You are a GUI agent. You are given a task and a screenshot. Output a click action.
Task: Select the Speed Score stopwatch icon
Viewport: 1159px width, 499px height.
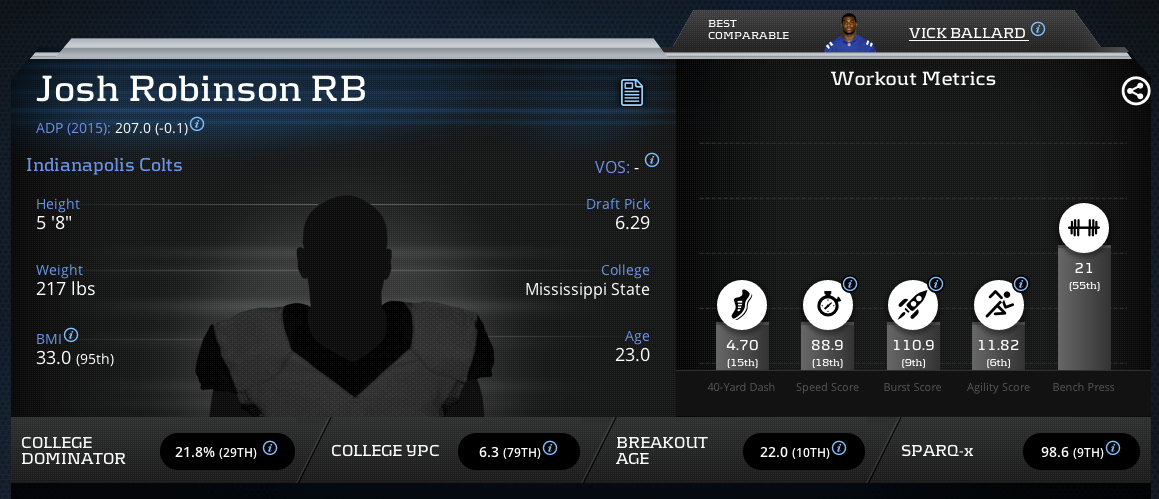pyautogui.click(x=828, y=305)
